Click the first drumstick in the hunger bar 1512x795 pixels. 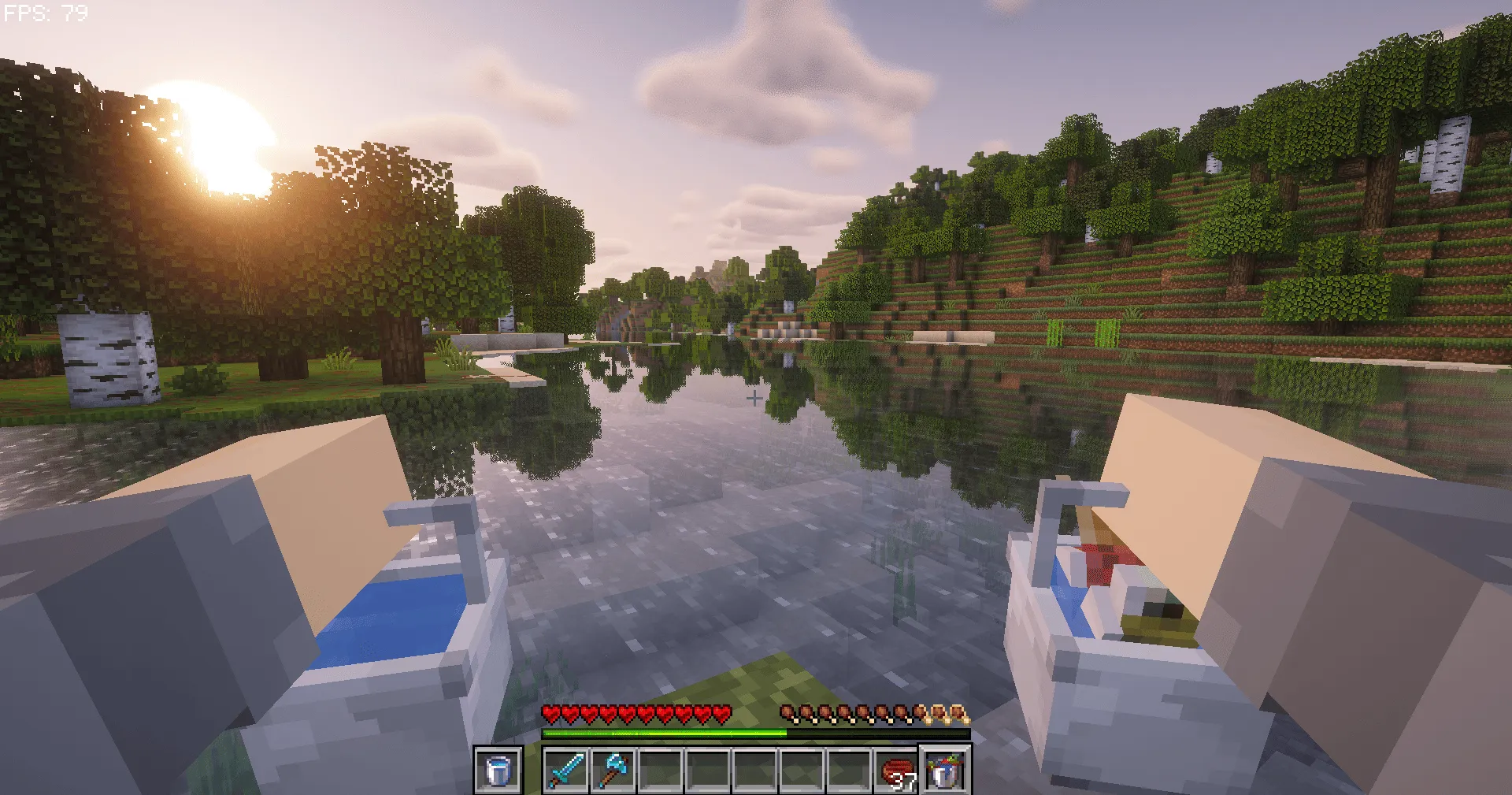click(x=787, y=711)
